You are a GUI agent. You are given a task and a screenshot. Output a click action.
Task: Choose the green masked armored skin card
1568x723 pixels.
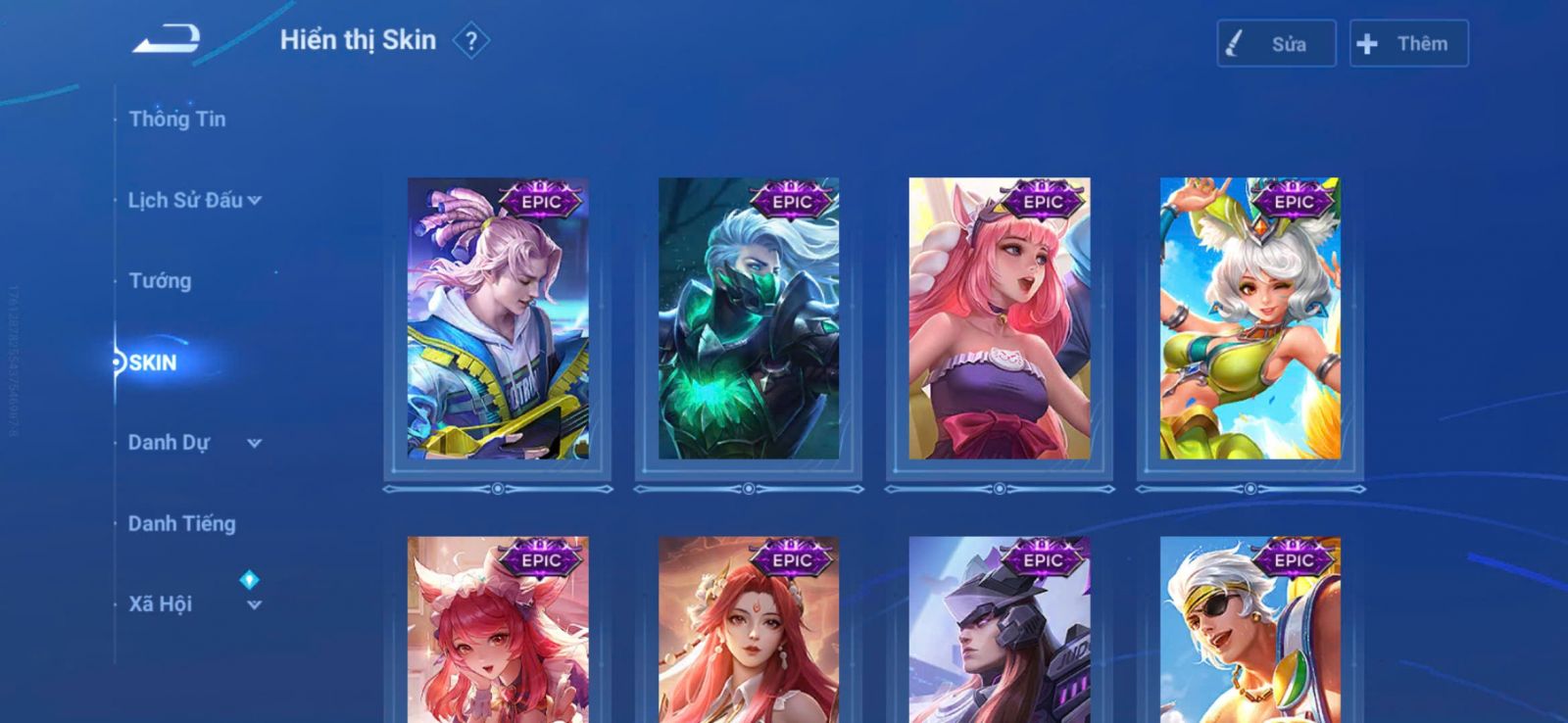pos(749,319)
